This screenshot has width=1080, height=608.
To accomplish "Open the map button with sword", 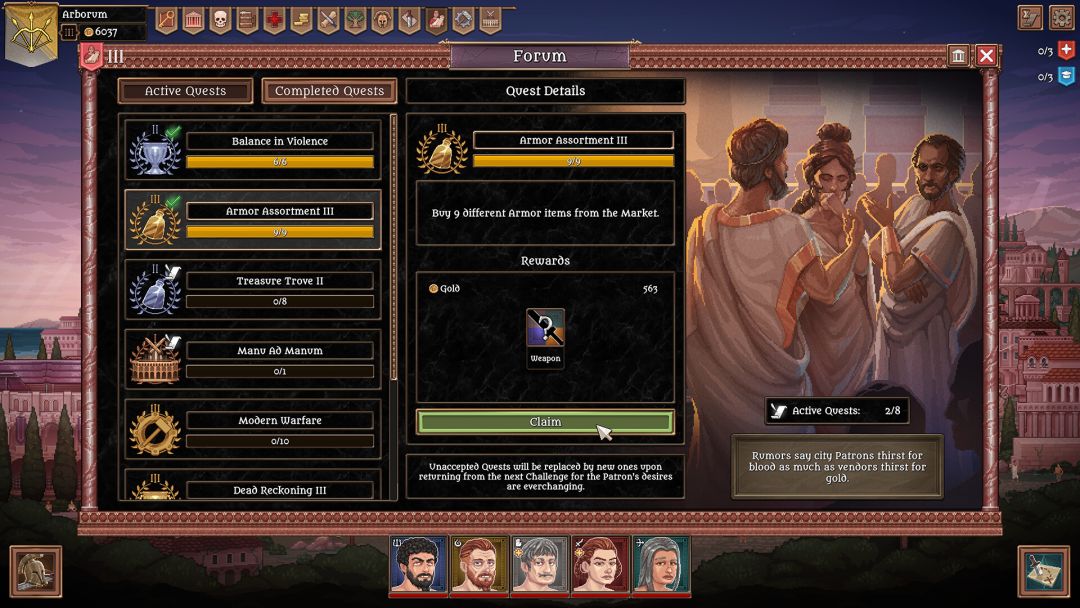I will point(1043,571).
